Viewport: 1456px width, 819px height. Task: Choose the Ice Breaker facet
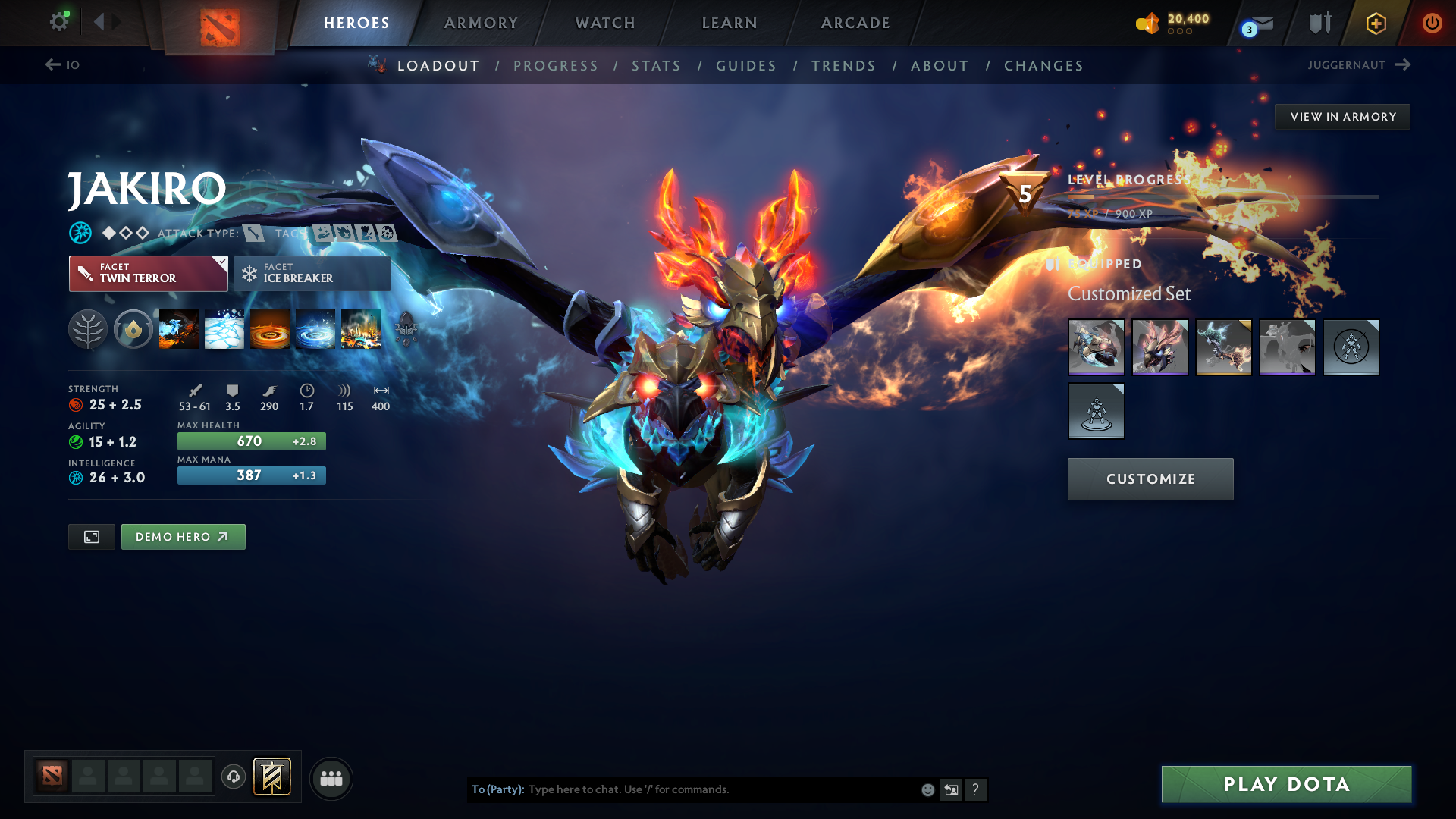(x=312, y=274)
